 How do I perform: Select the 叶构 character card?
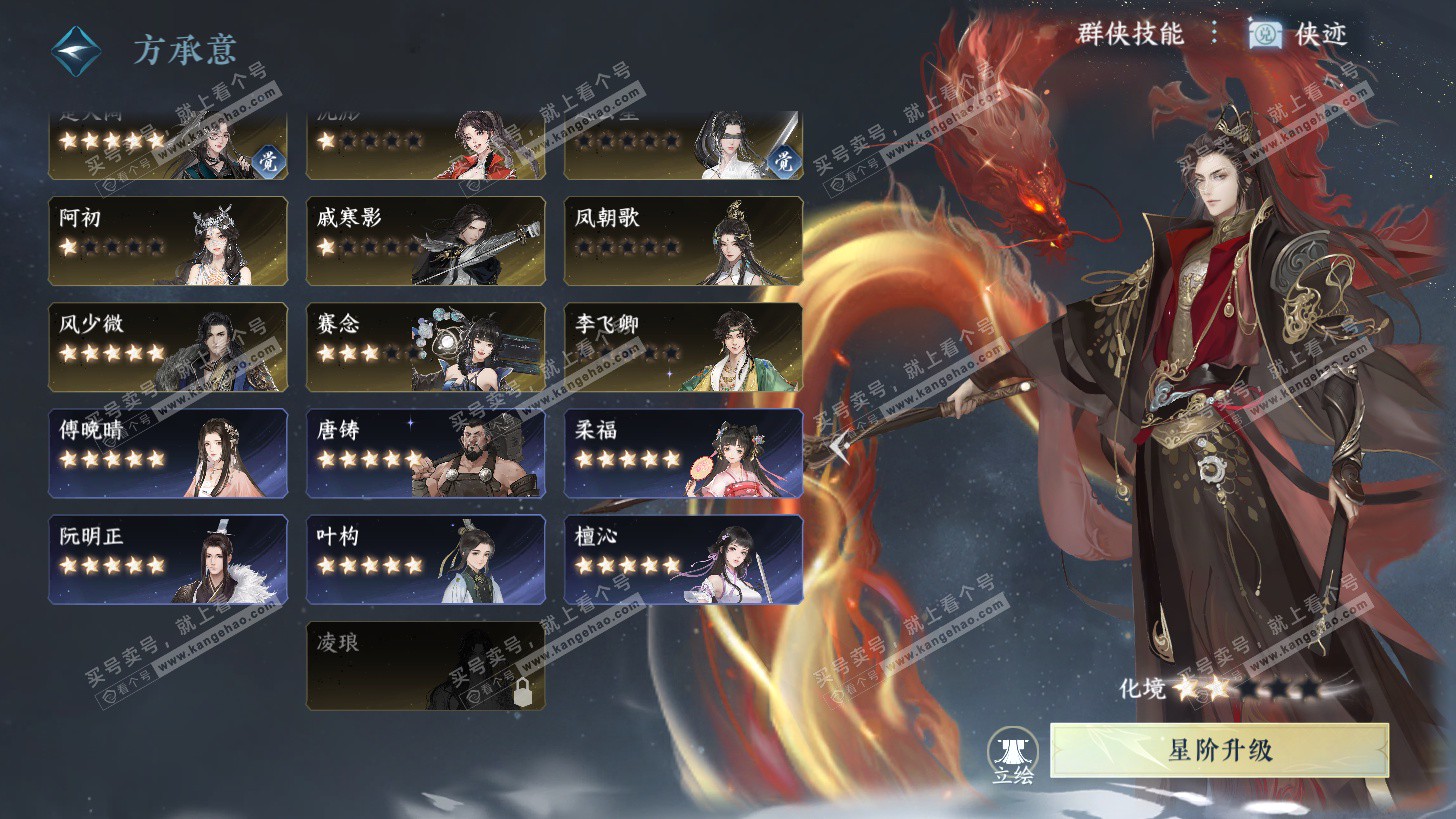point(425,559)
